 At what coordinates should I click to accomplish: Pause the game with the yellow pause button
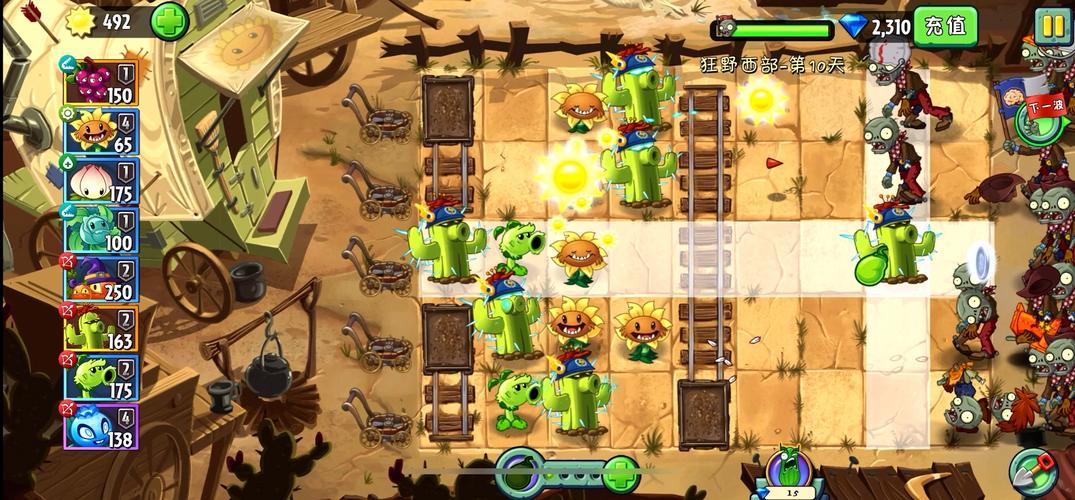click(x=1052, y=24)
